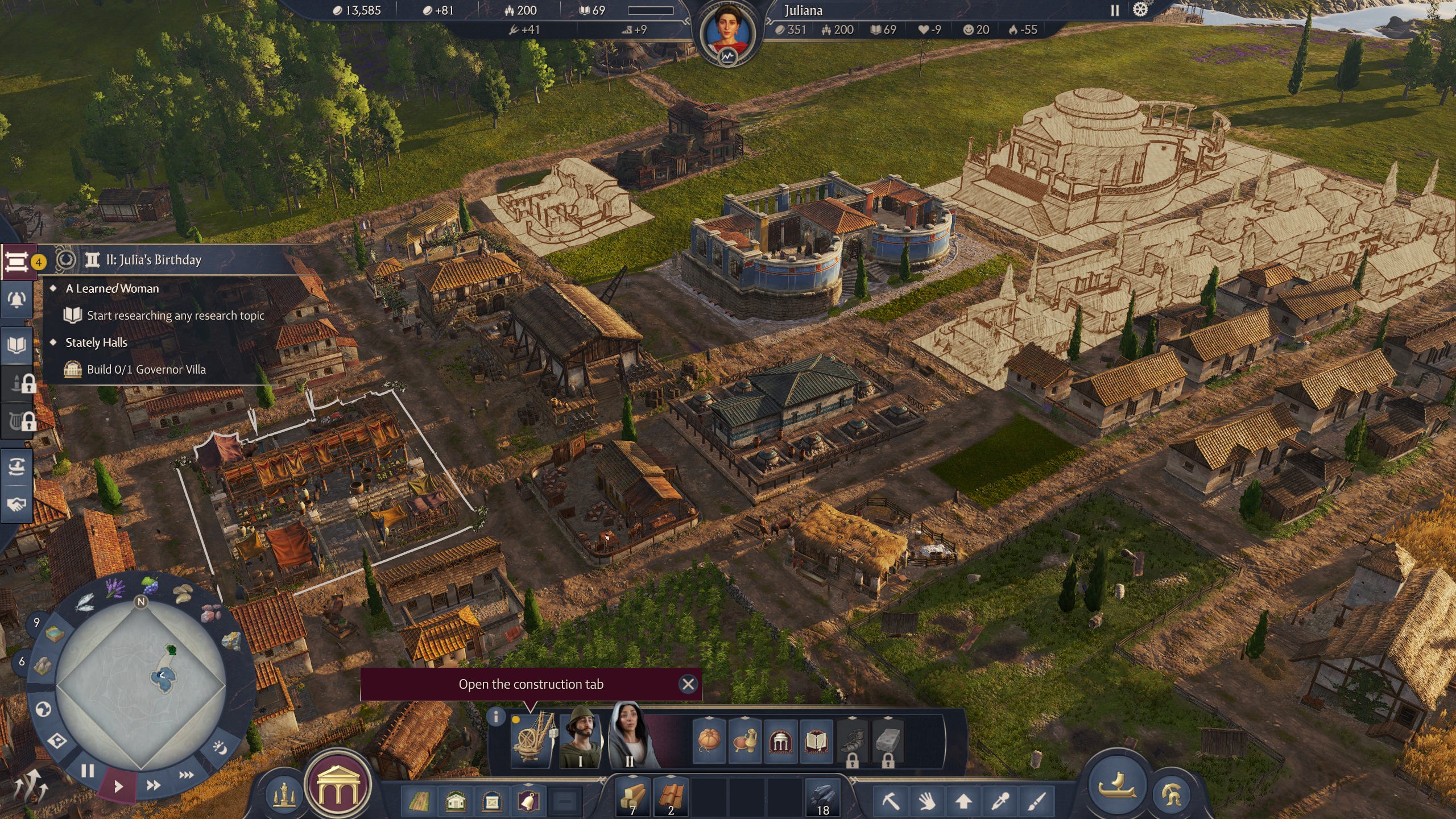Set game speed to triple fast-forward
This screenshot has width=1456, height=819.
186,774
